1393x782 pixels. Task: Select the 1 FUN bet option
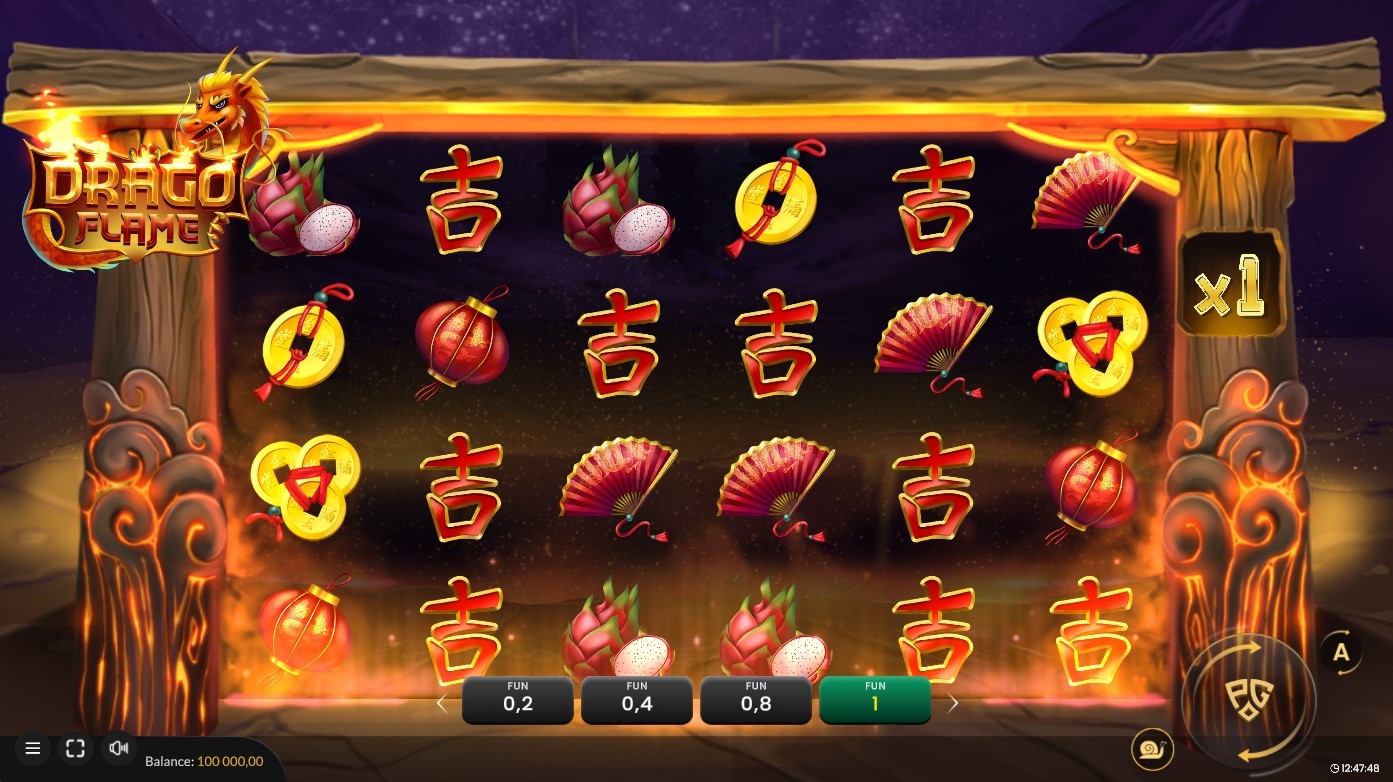coord(875,700)
